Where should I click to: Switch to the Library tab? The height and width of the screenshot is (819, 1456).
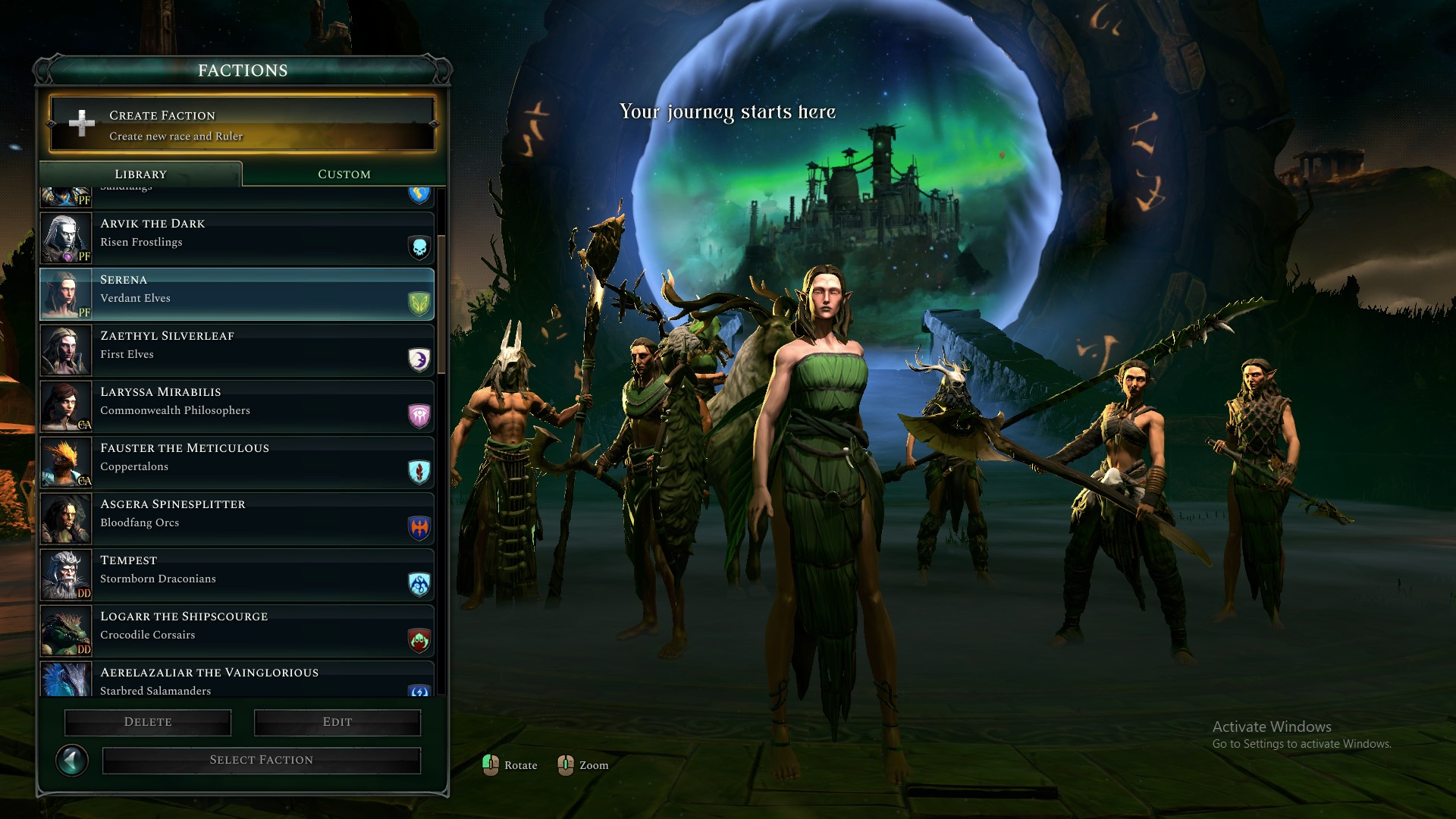pos(141,174)
